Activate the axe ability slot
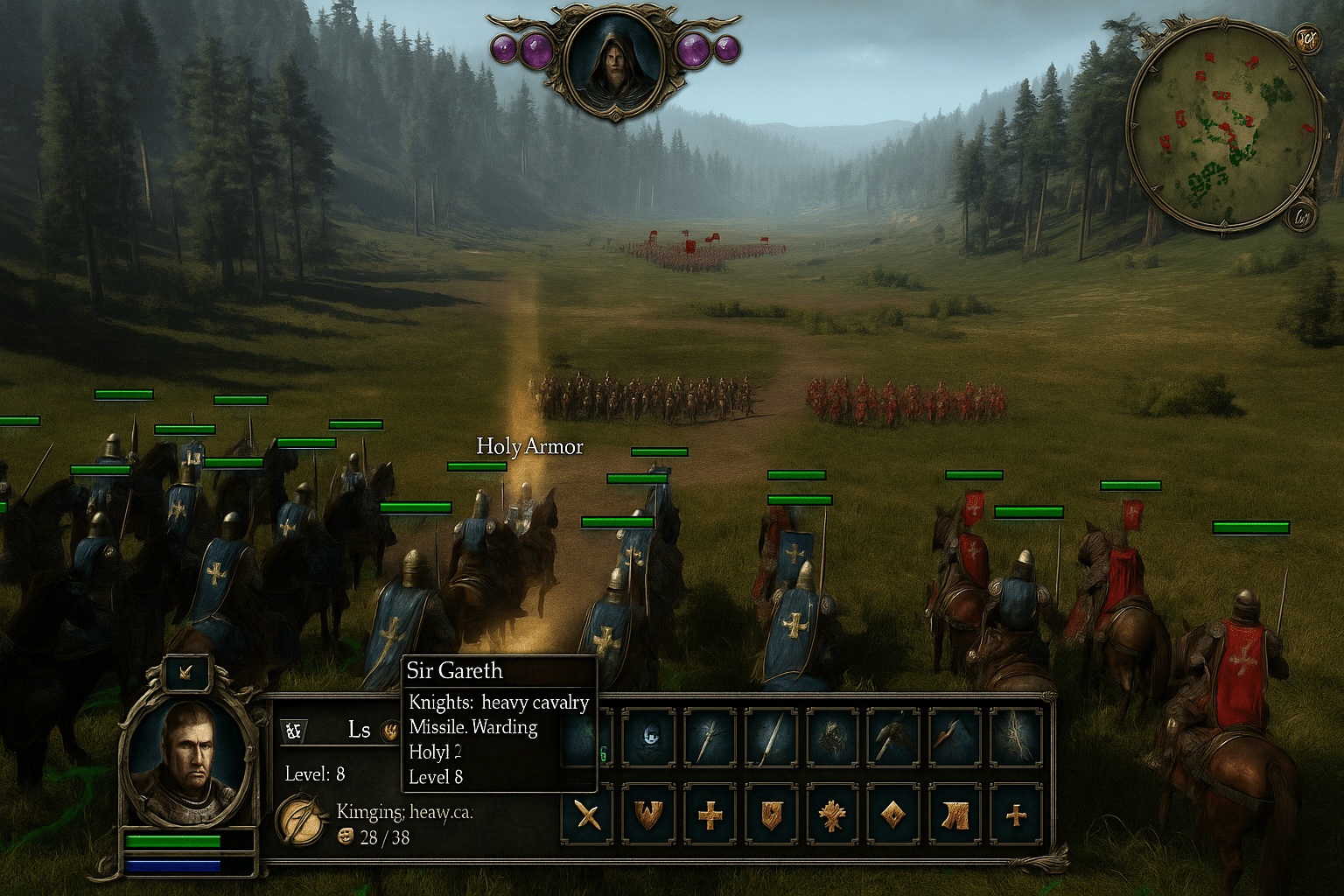 point(893,737)
